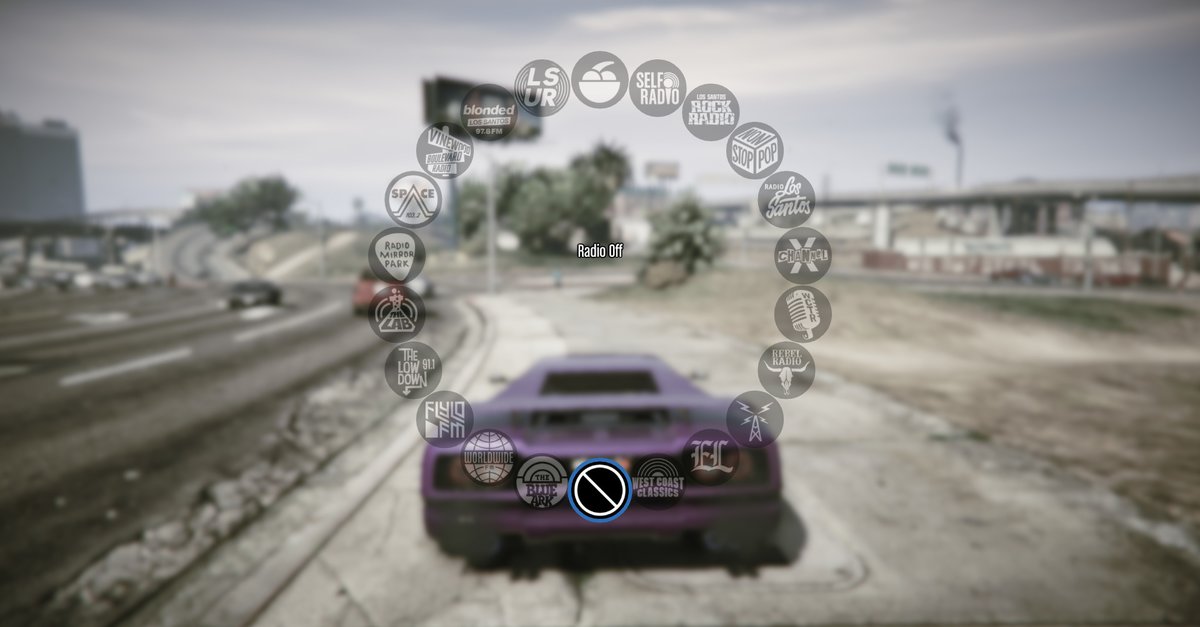Turn the radio off with the crossed-circle icon
The height and width of the screenshot is (627, 1200).
599,489
